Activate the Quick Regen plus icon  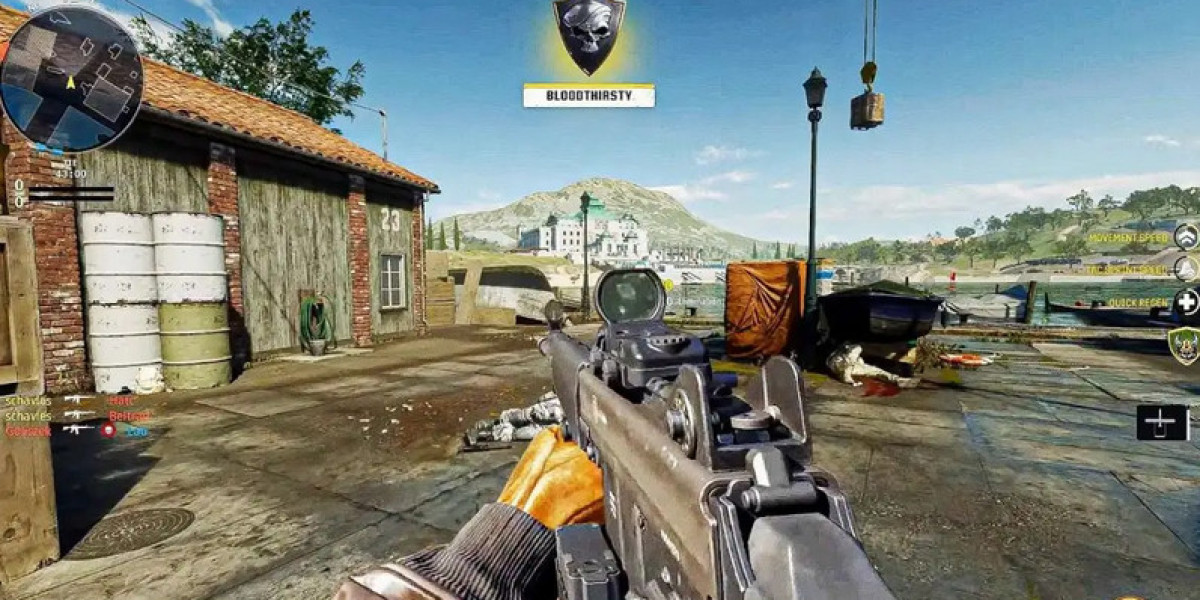click(x=1187, y=302)
